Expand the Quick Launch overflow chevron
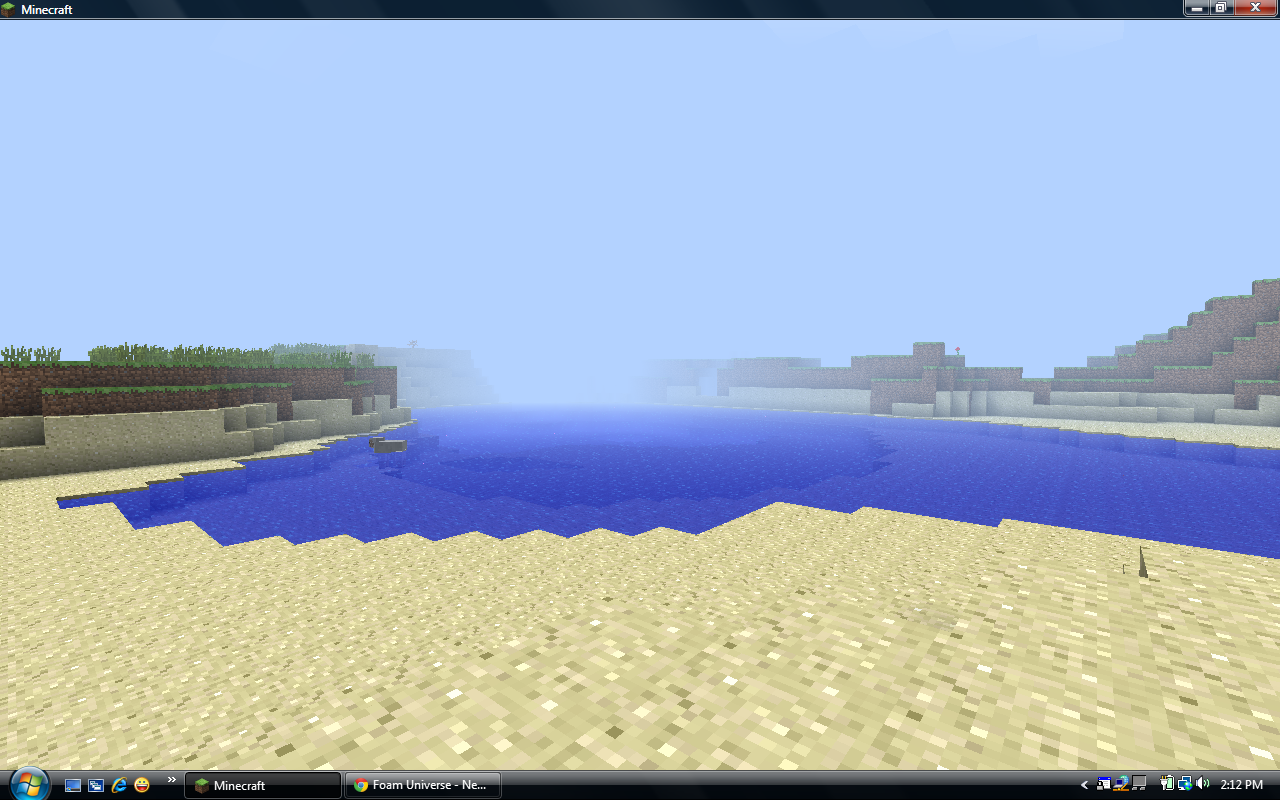The height and width of the screenshot is (800, 1280). 171,780
